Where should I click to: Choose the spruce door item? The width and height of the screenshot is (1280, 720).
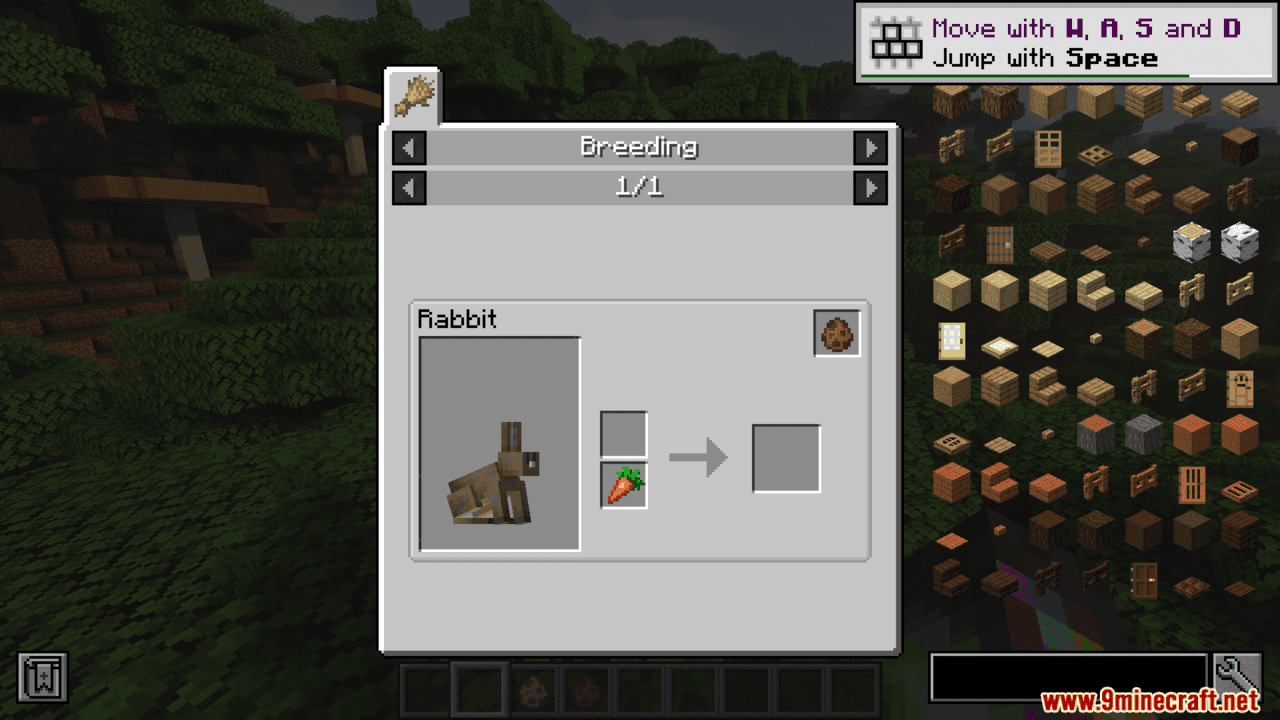tap(999, 243)
